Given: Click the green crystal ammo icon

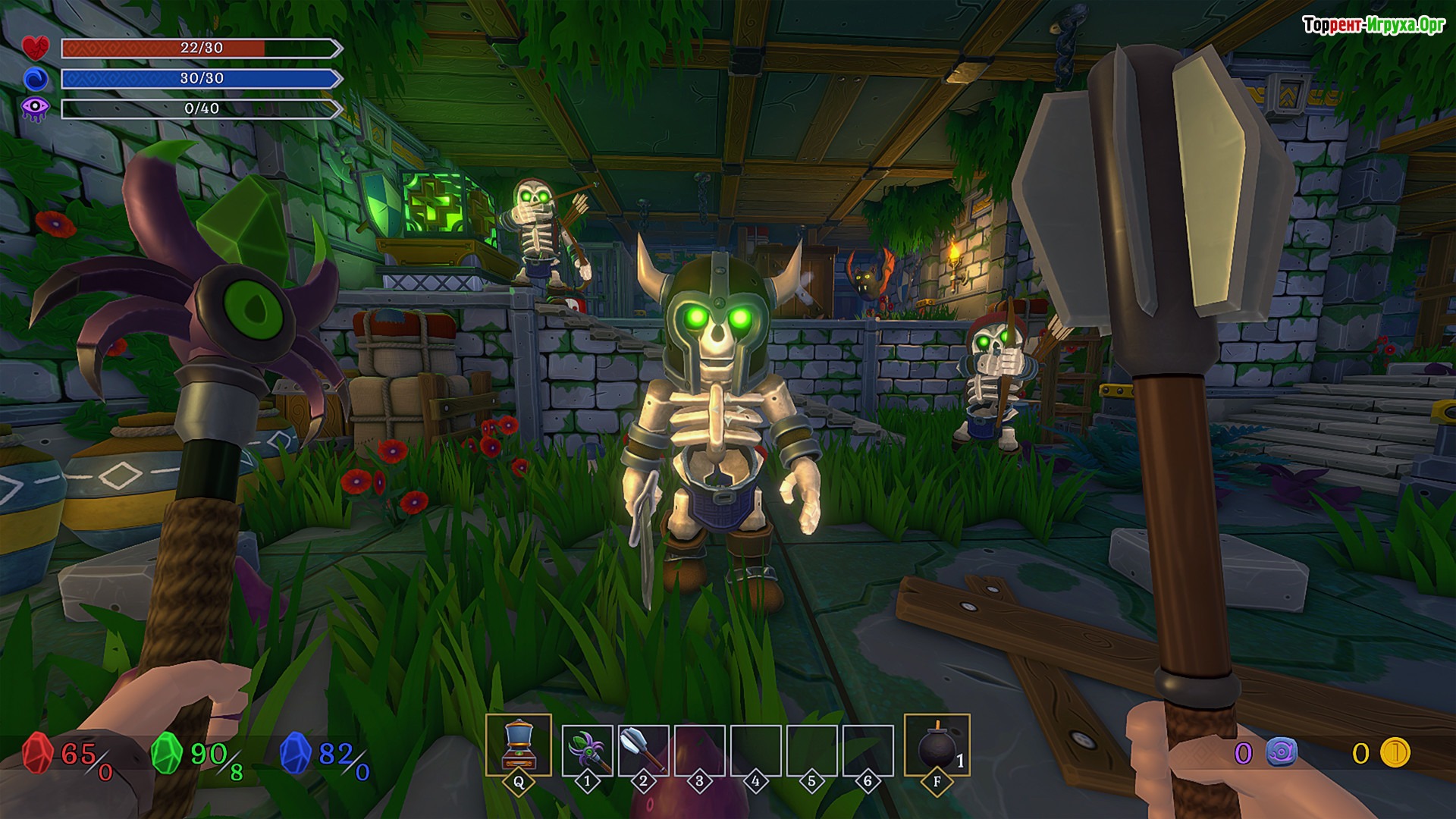Looking at the screenshot, I should (x=166, y=754).
